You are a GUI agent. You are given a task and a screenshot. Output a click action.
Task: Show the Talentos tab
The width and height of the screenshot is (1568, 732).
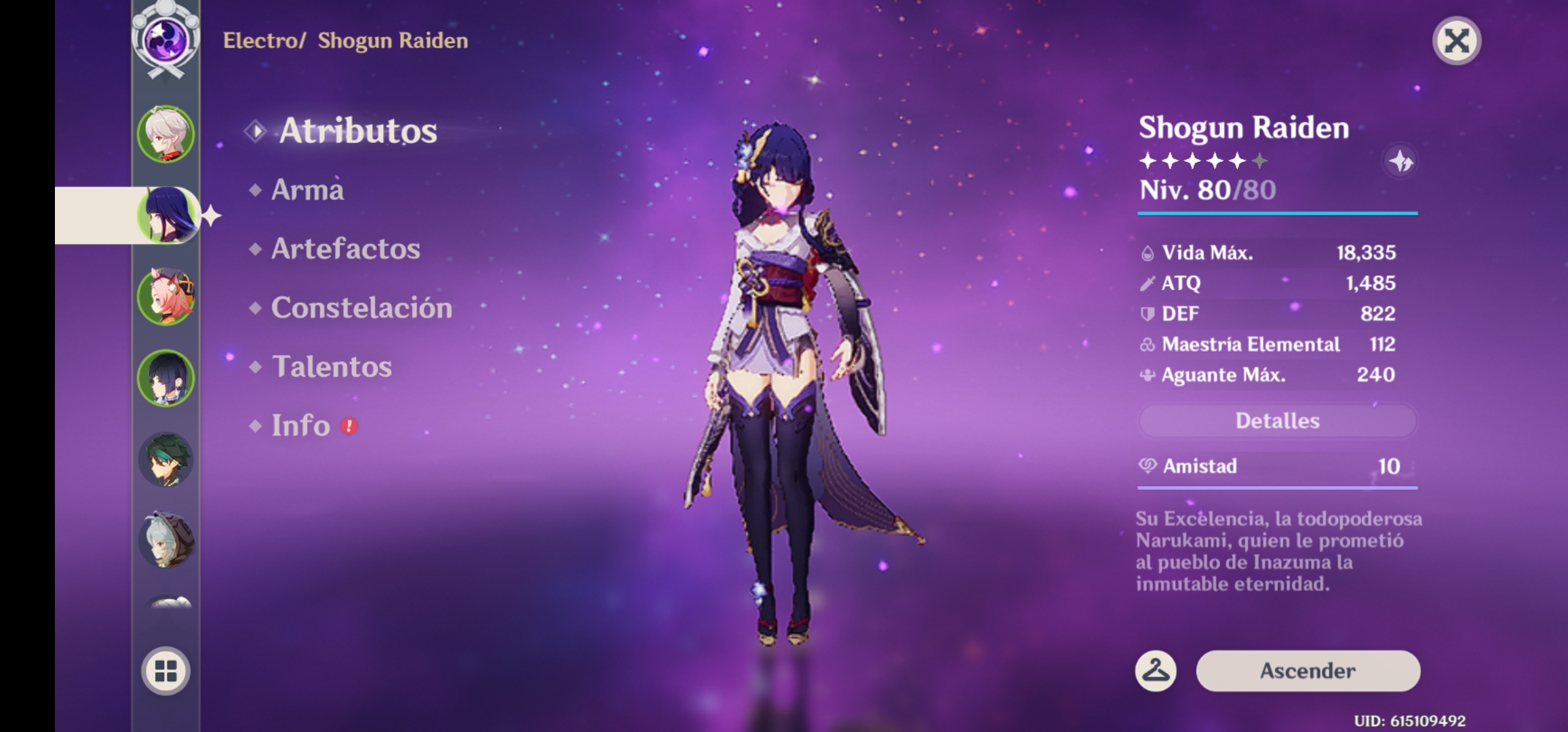pyautogui.click(x=332, y=367)
